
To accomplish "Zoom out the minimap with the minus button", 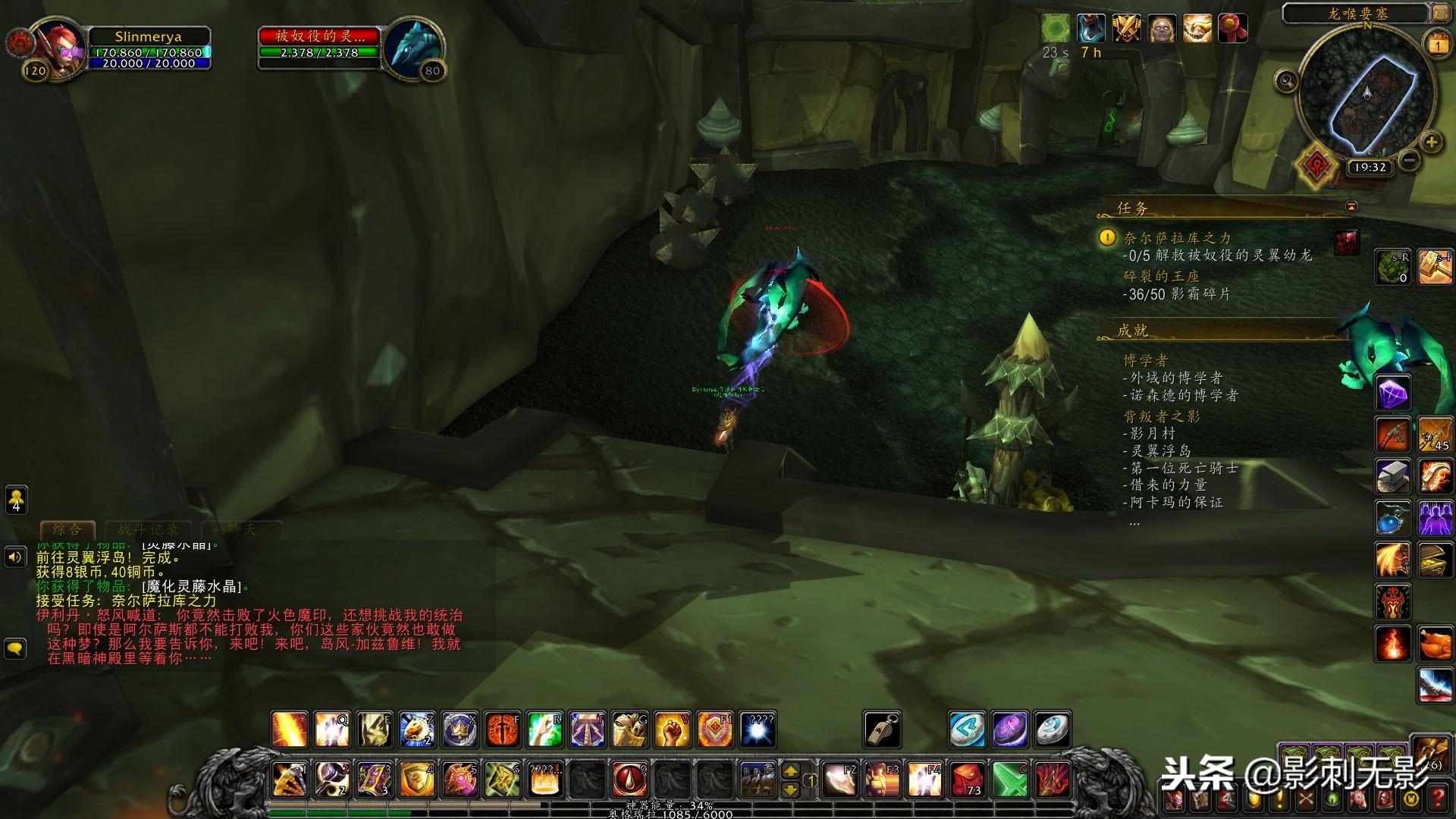I will 1409,160.
